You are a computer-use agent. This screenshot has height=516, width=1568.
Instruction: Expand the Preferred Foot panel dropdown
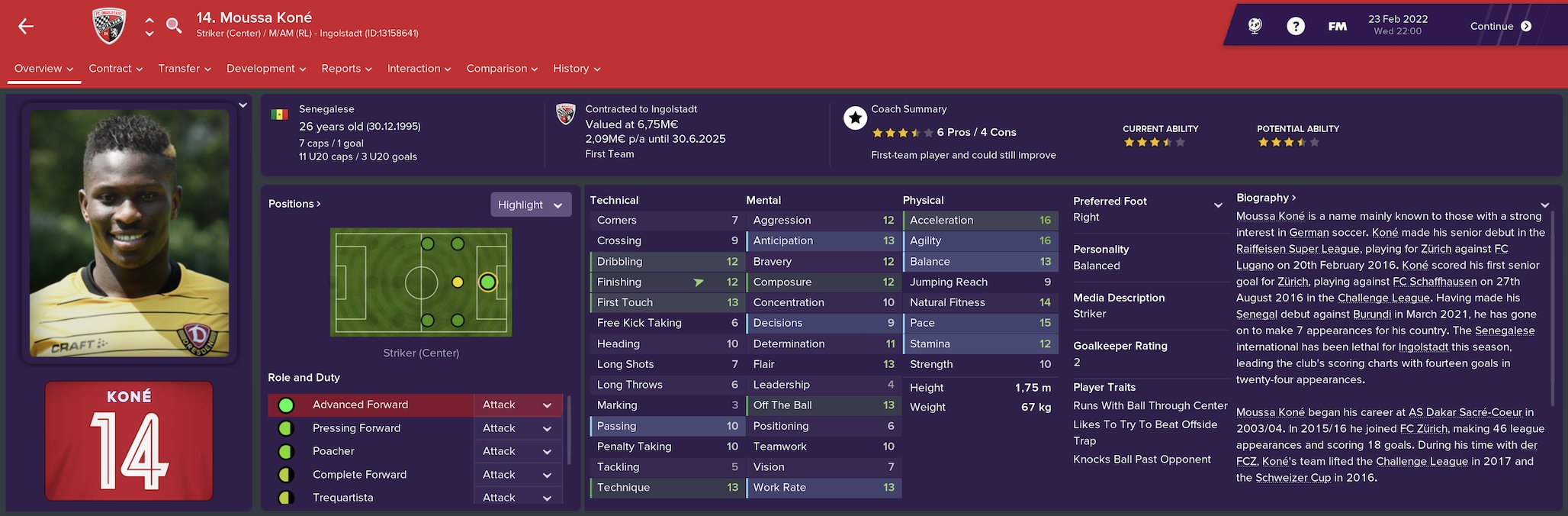click(x=1218, y=205)
